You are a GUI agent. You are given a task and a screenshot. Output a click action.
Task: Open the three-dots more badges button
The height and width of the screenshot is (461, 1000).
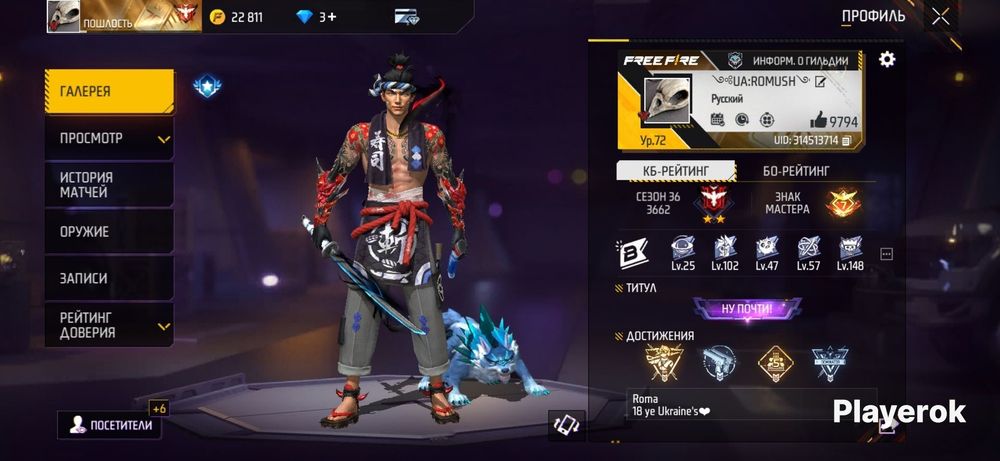click(x=886, y=255)
